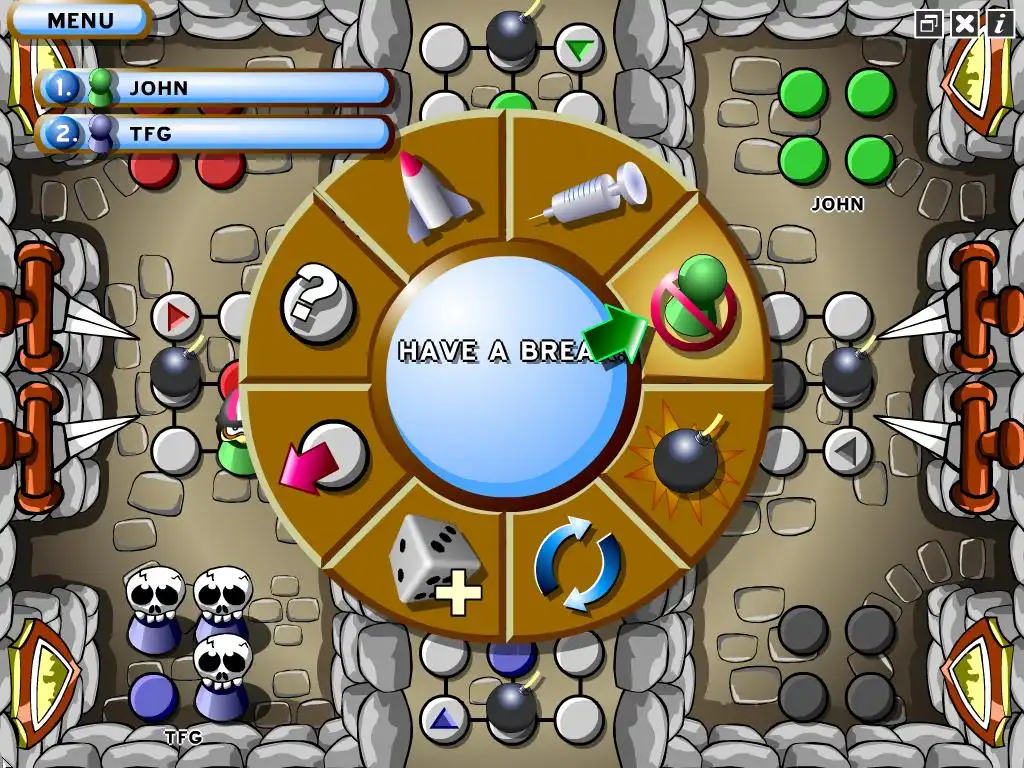The width and height of the screenshot is (1024, 768).
Task: Open the info button
Action: click(998, 23)
